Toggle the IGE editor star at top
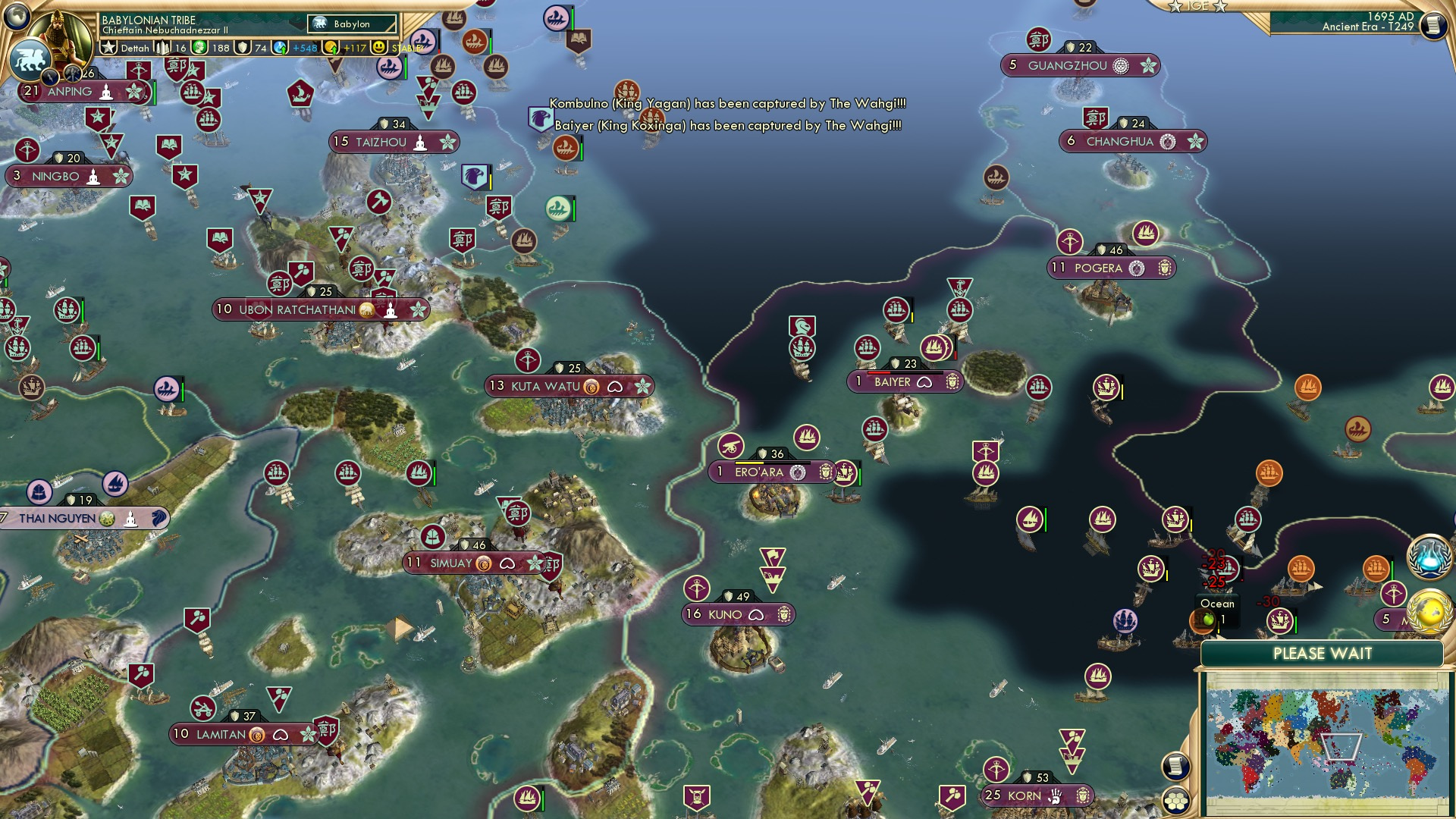This screenshot has width=1456, height=819. (1175, 8)
